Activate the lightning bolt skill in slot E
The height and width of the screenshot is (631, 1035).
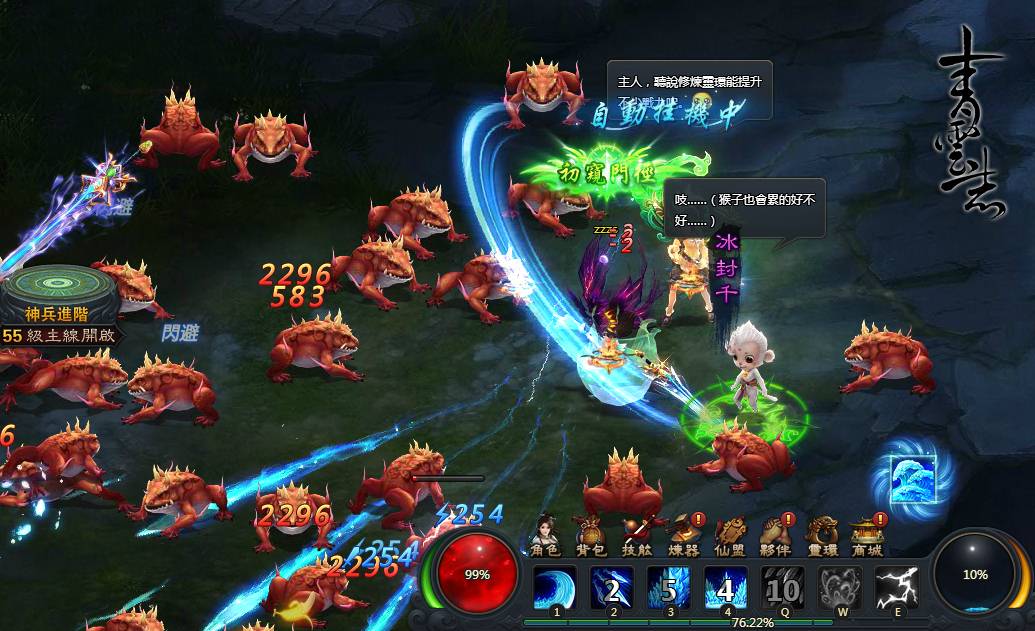[896, 587]
